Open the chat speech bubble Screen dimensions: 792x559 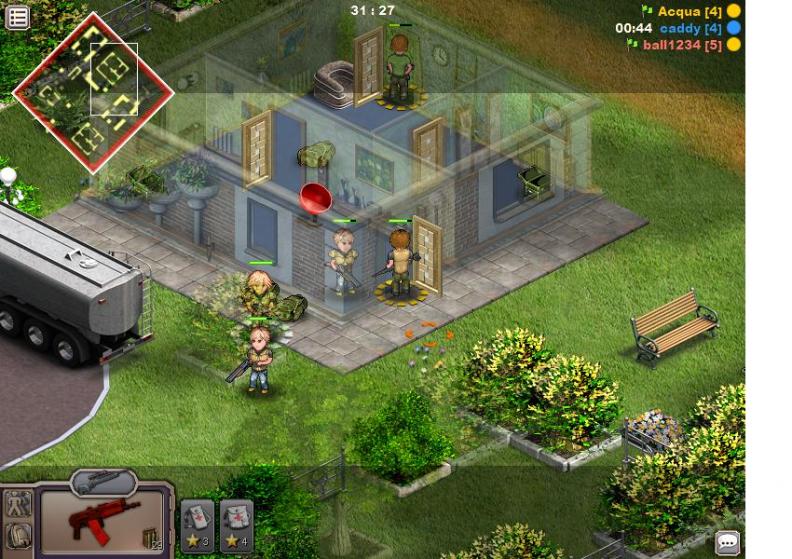tap(728, 543)
